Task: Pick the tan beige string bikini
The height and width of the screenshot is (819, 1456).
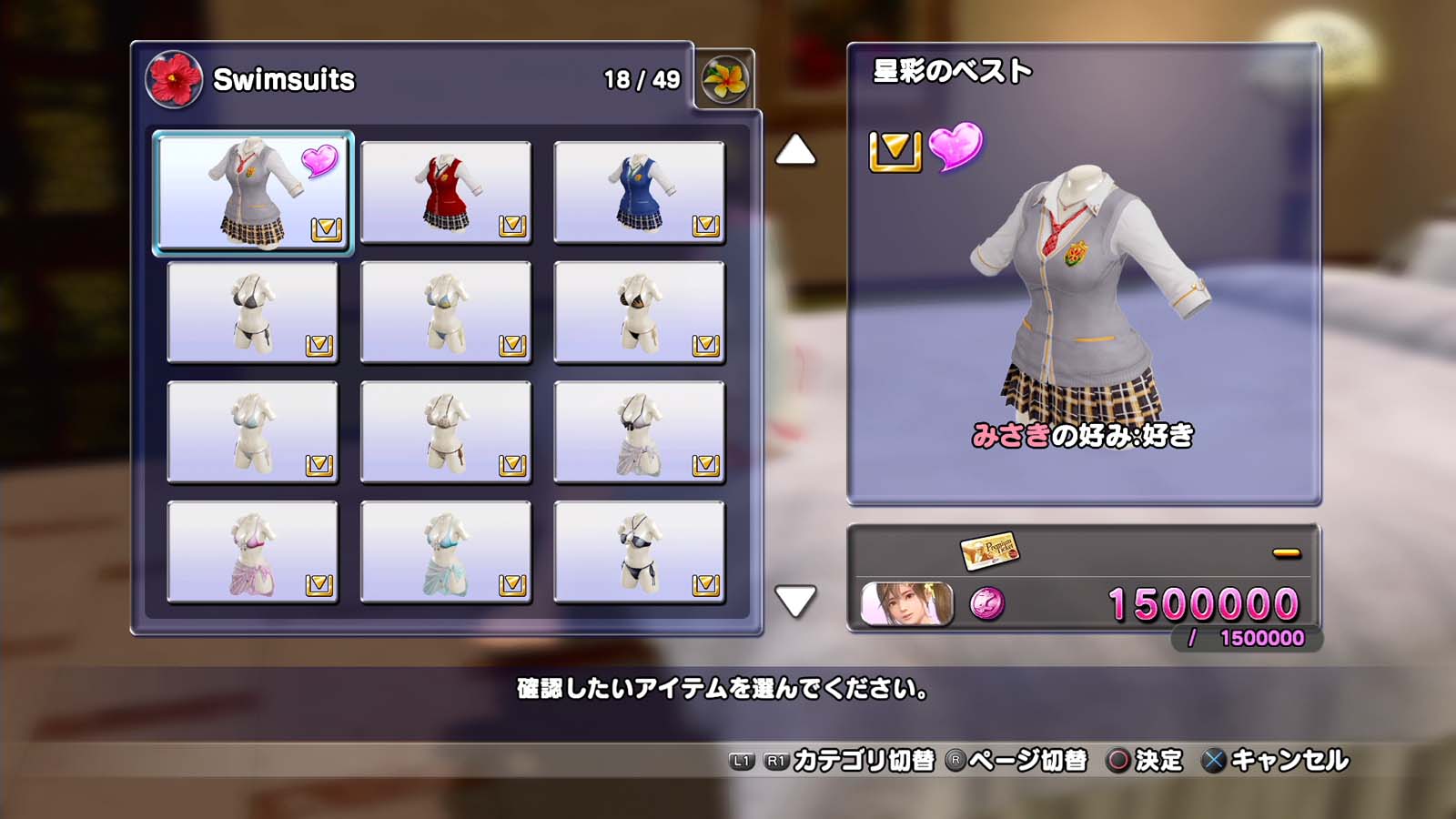Action: 446,432
